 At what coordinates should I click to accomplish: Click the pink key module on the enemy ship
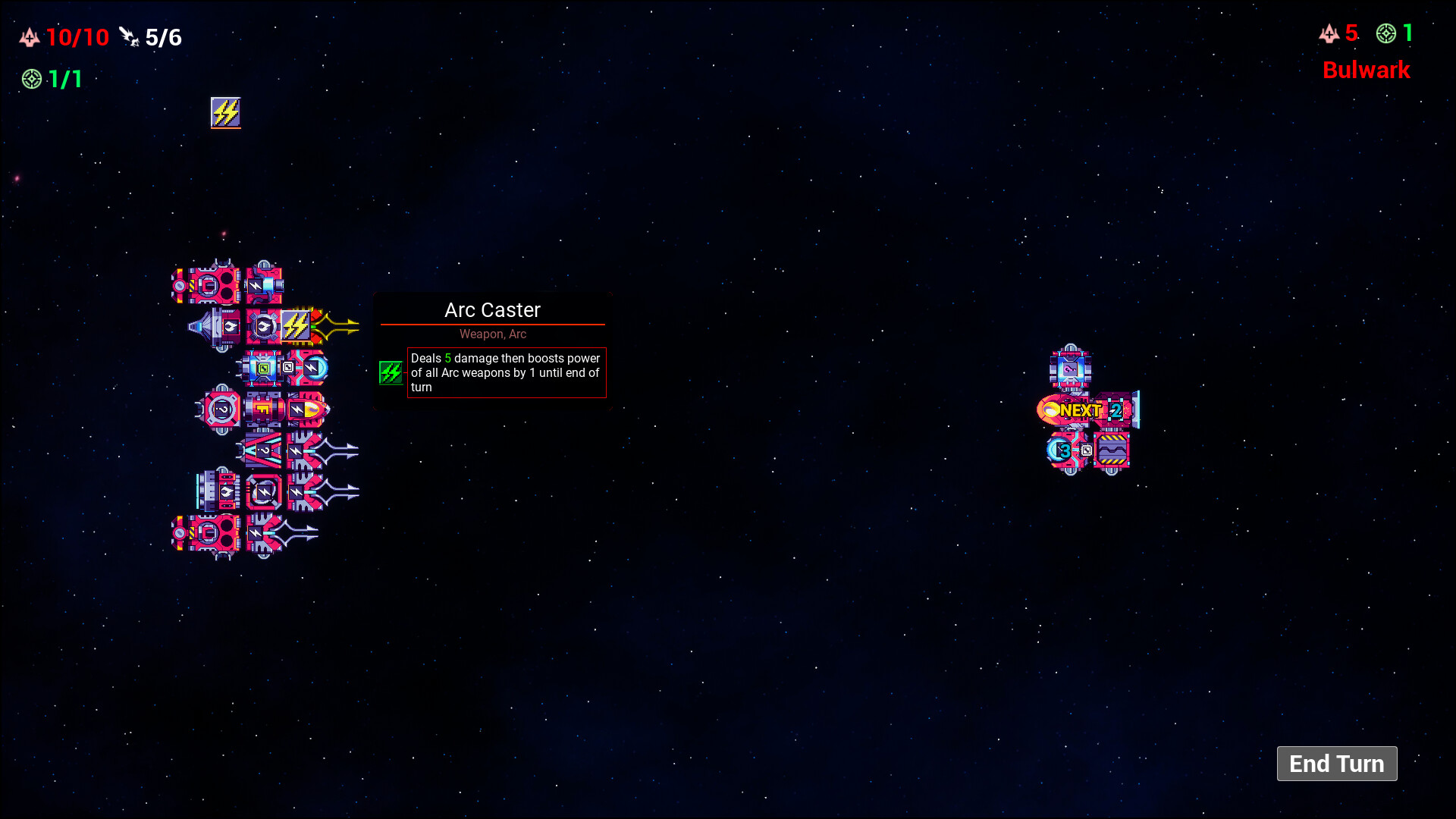point(1070,368)
